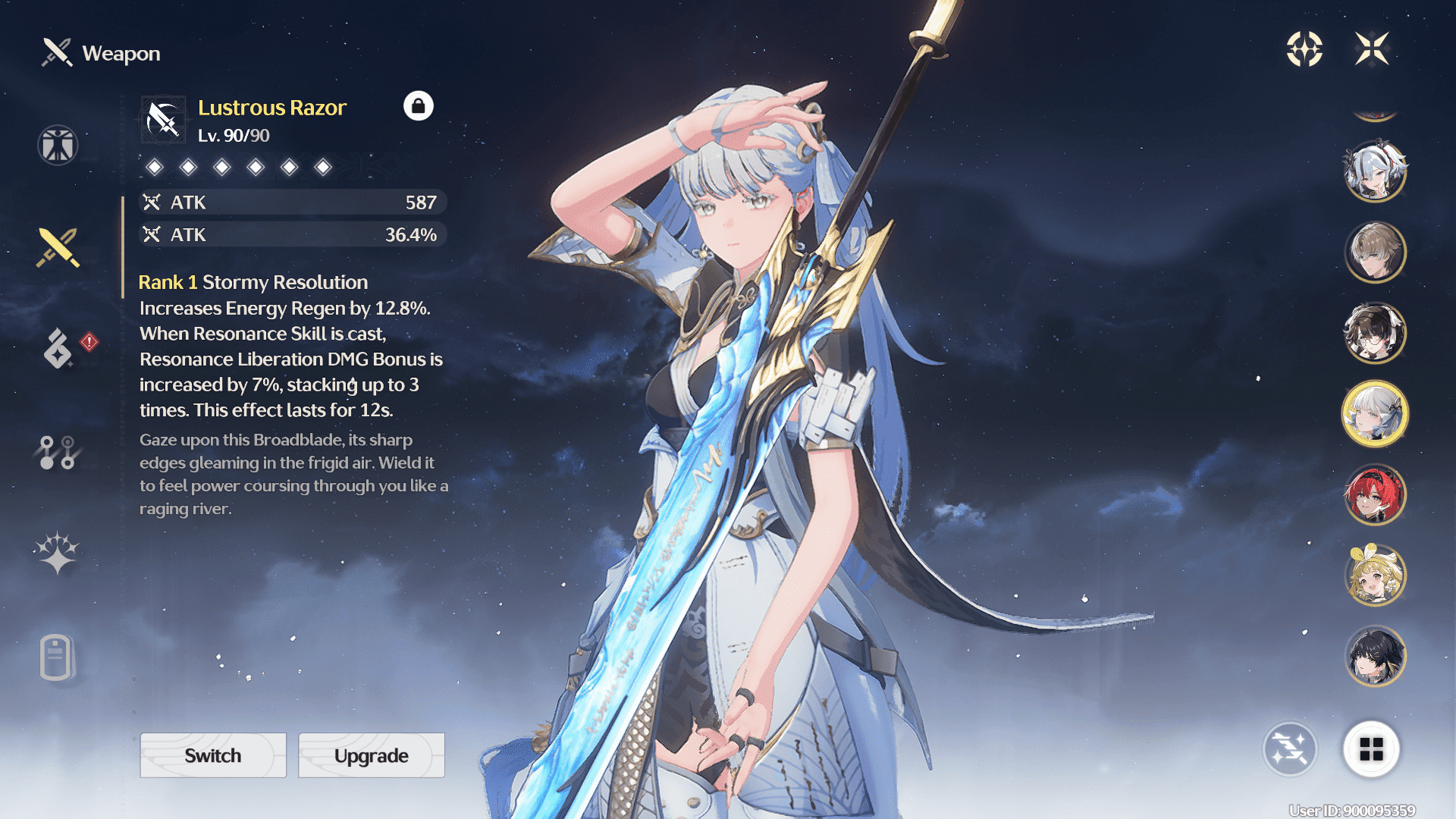
Task: Select the crossed-swords Weapon tab
Action: click(x=58, y=247)
